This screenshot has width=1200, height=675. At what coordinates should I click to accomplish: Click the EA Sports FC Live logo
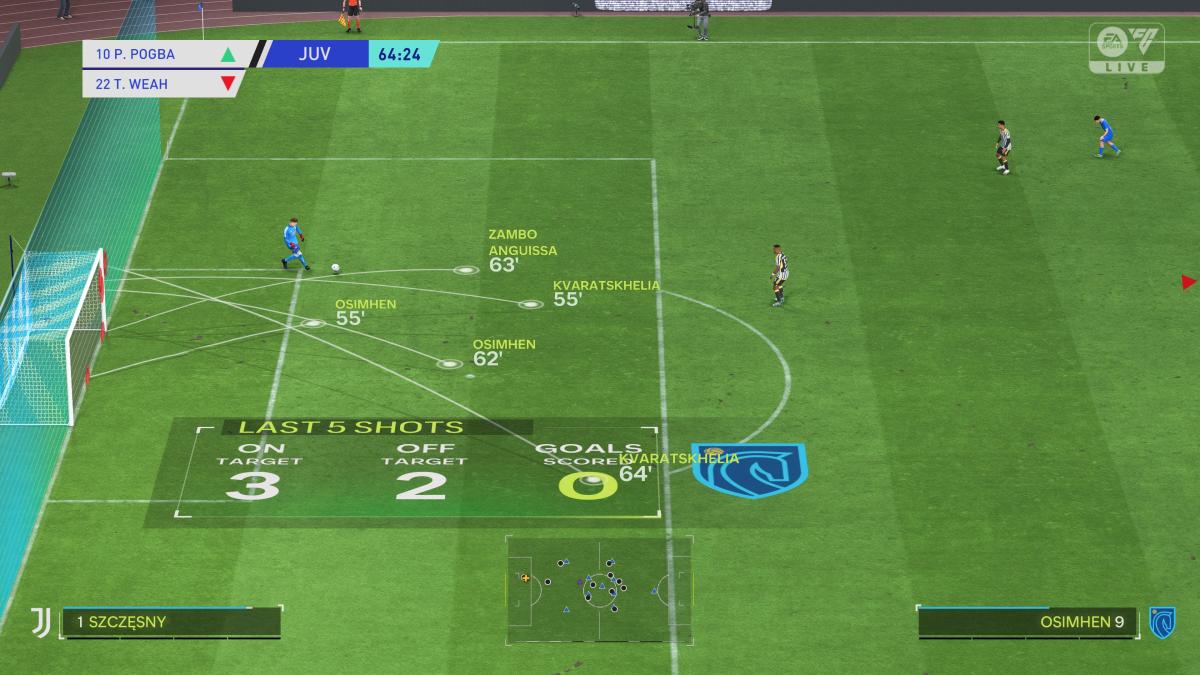click(1126, 48)
